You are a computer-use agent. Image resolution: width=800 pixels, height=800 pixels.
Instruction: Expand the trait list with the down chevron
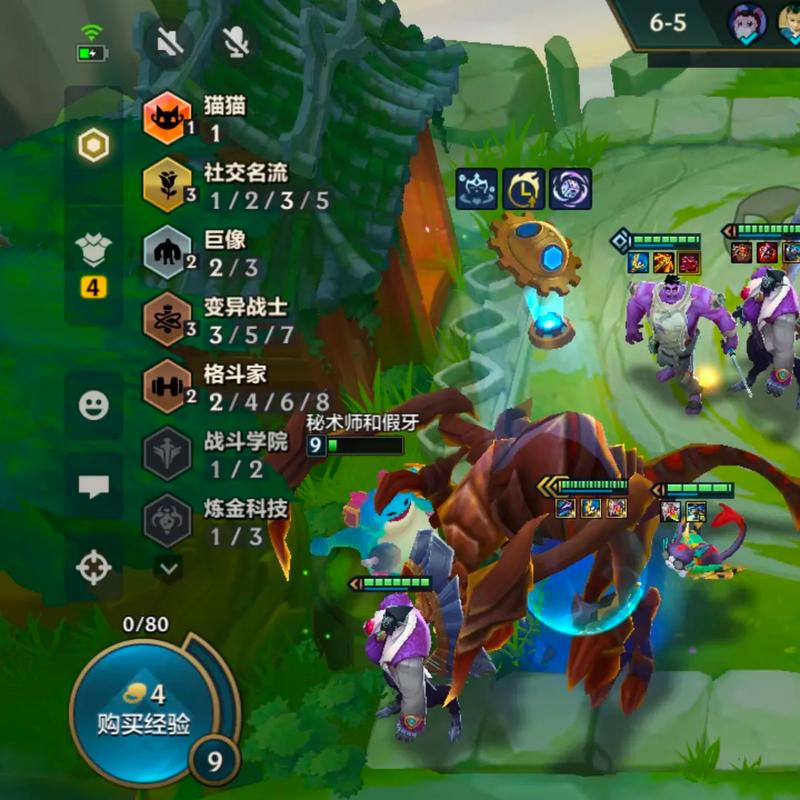pyautogui.click(x=169, y=568)
